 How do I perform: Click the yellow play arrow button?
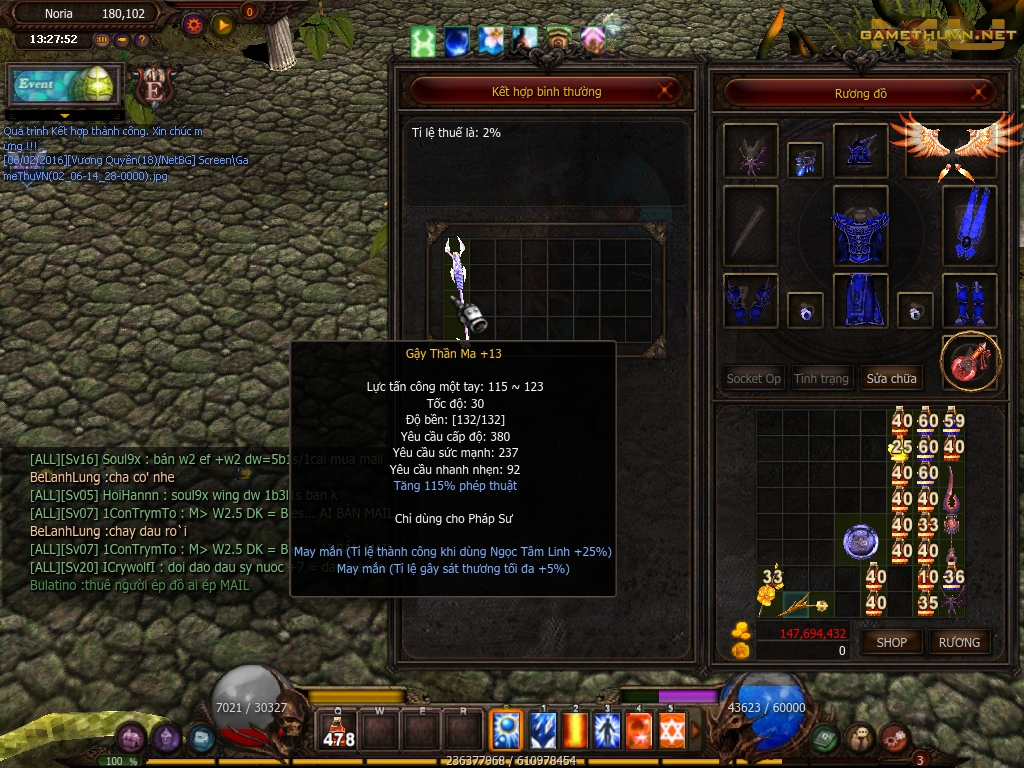[223, 25]
